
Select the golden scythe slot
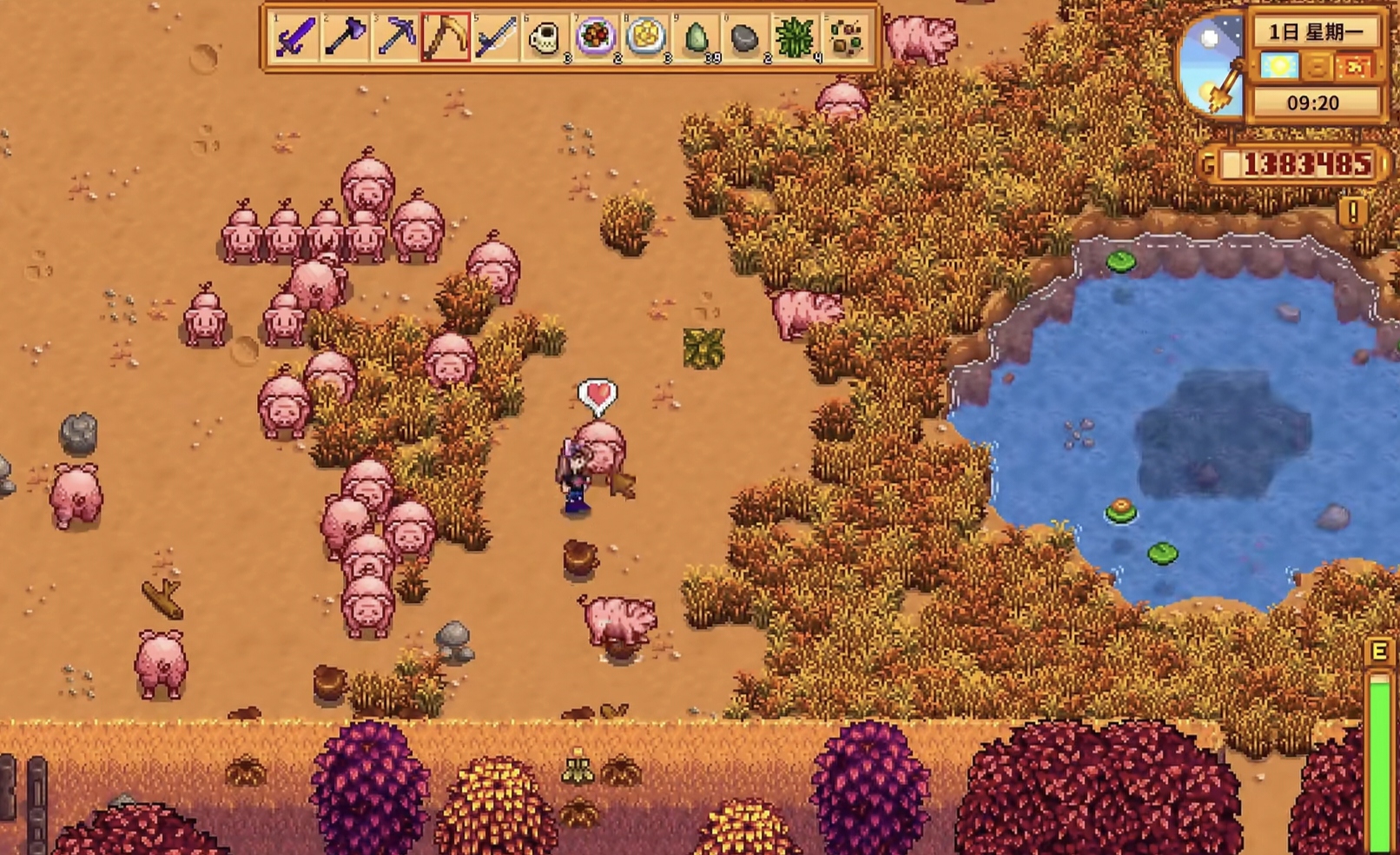[446, 37]
